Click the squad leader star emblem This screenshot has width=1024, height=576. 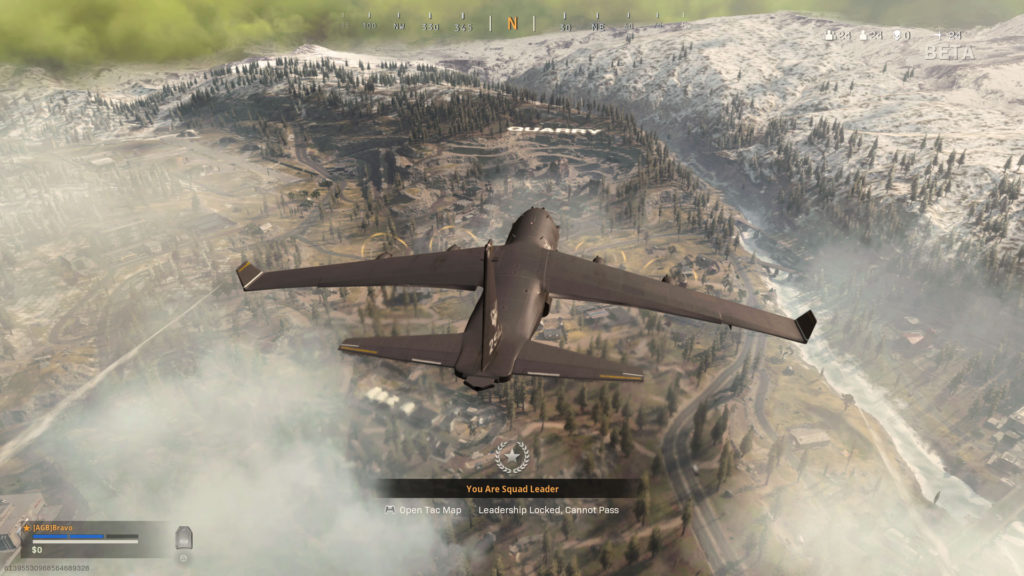[511, 457]
